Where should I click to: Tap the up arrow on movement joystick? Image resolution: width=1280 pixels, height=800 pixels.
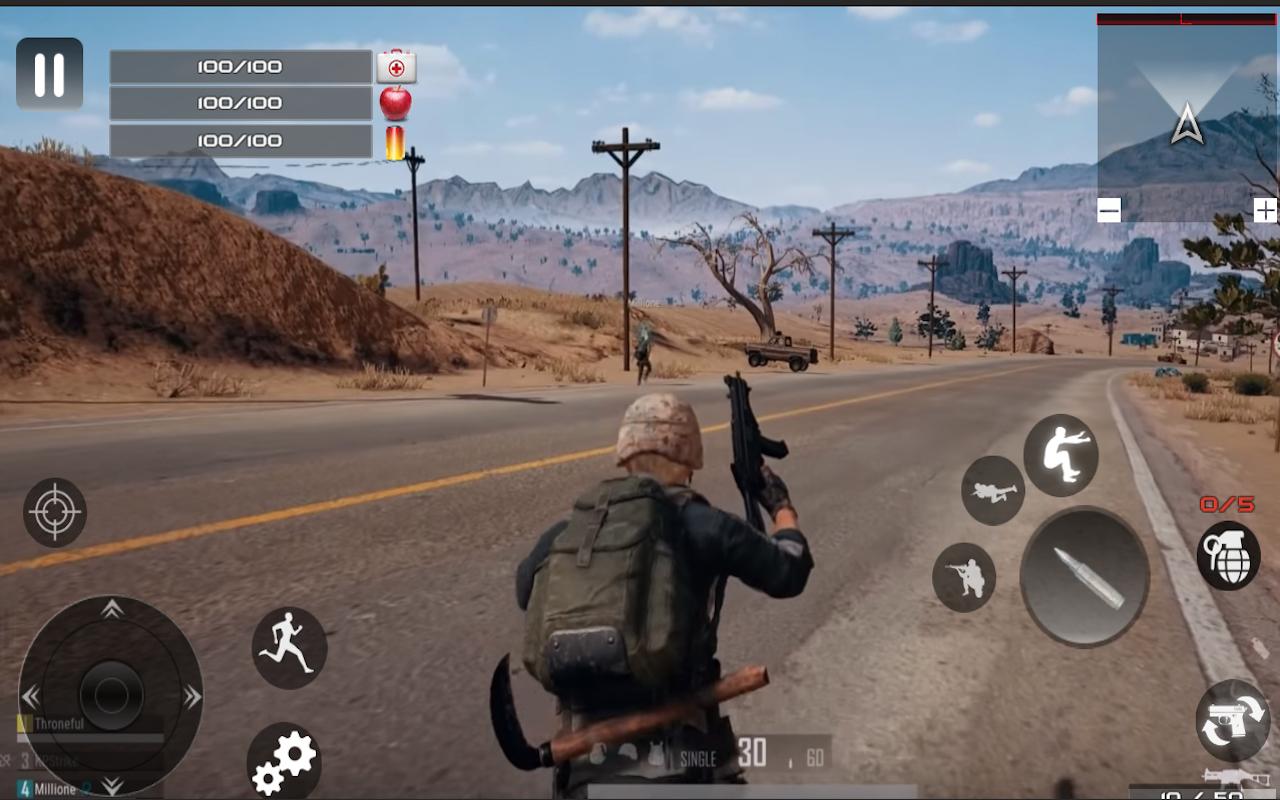tap(112, 608)
